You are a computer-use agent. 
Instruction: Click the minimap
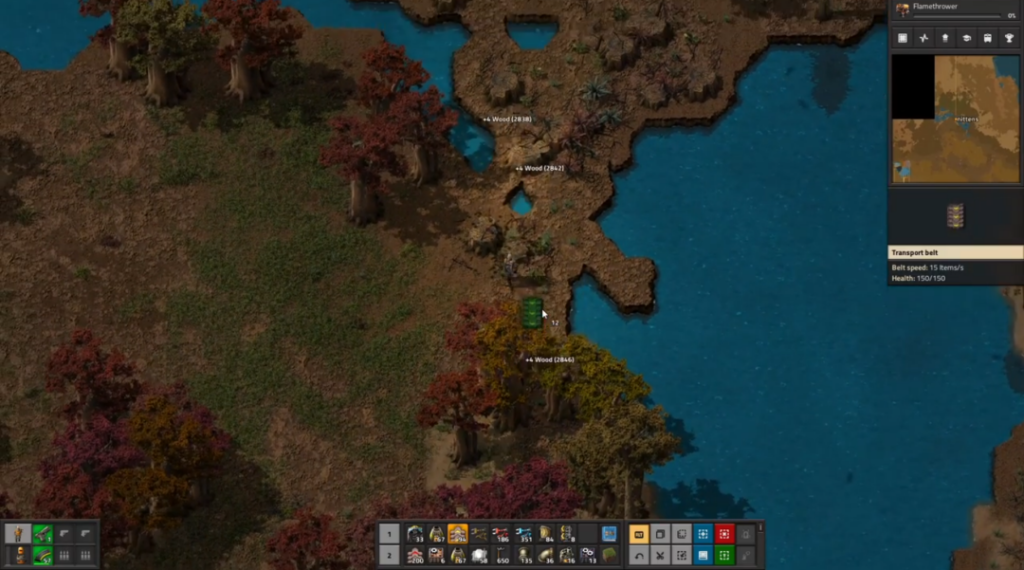956,118
